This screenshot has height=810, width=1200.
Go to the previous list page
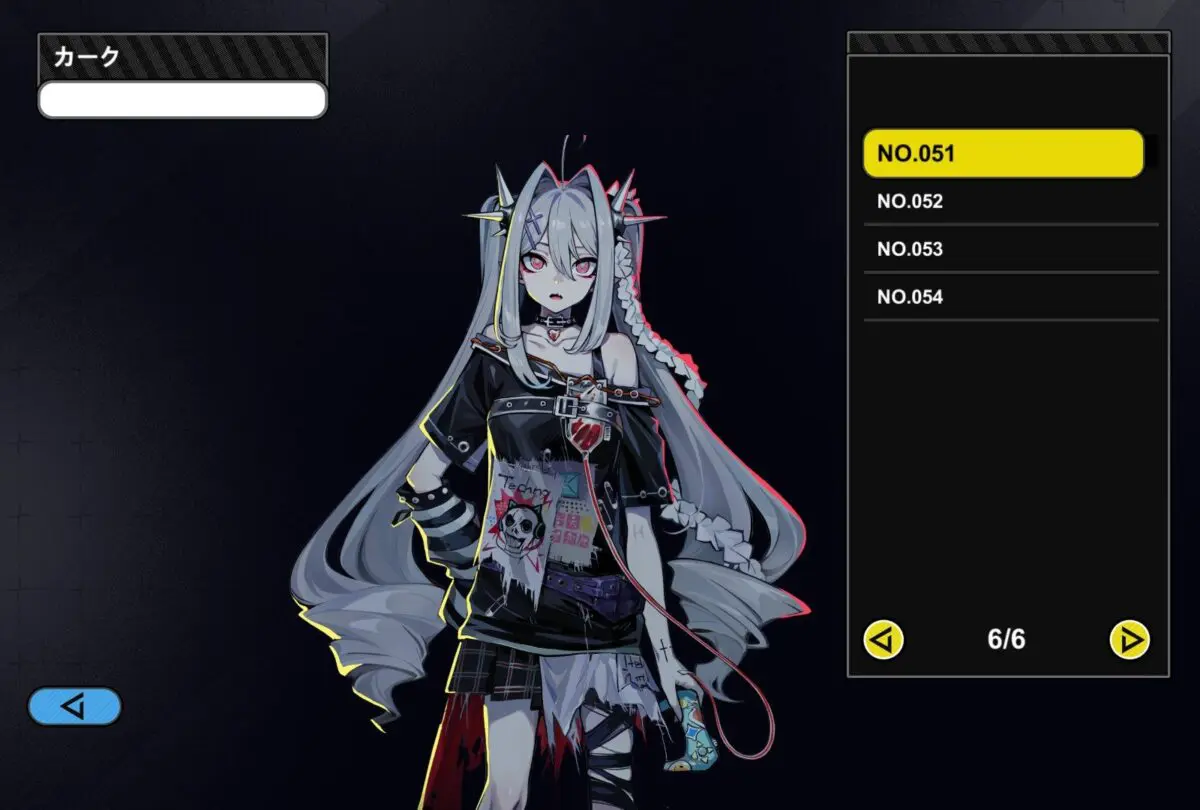click(x=884, y=639)
